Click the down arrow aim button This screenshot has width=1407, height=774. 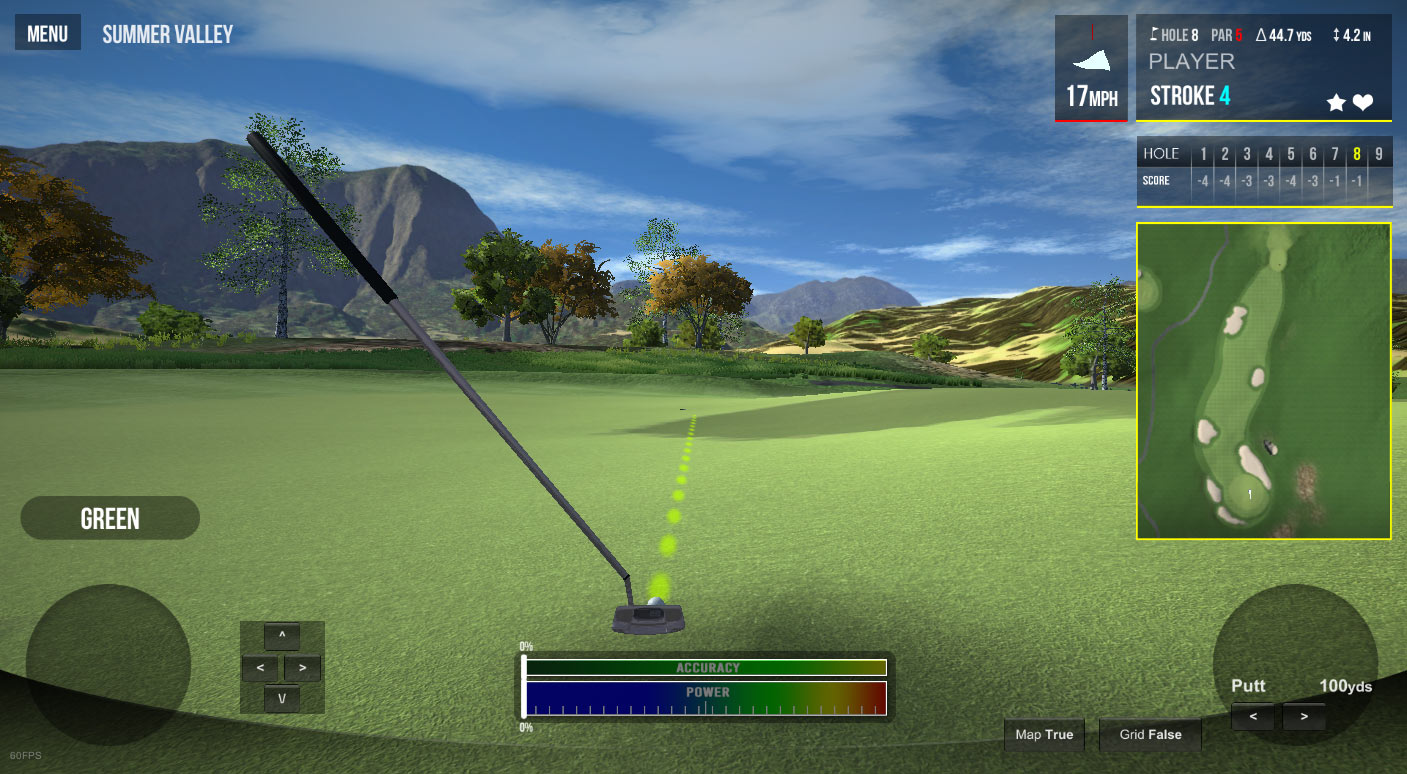pos(282,699)
